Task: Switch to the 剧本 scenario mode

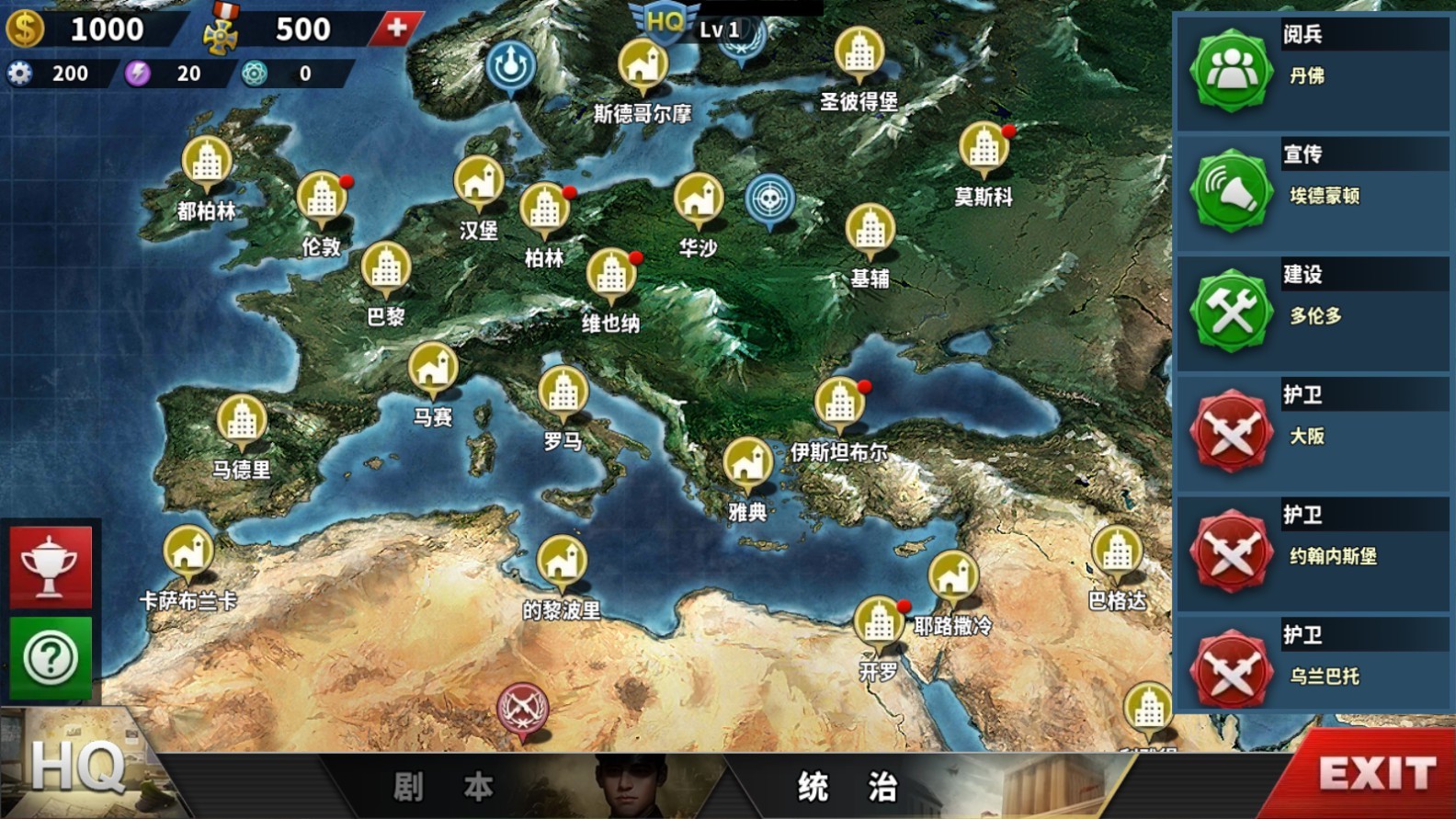Action: [x=443, y=787]
